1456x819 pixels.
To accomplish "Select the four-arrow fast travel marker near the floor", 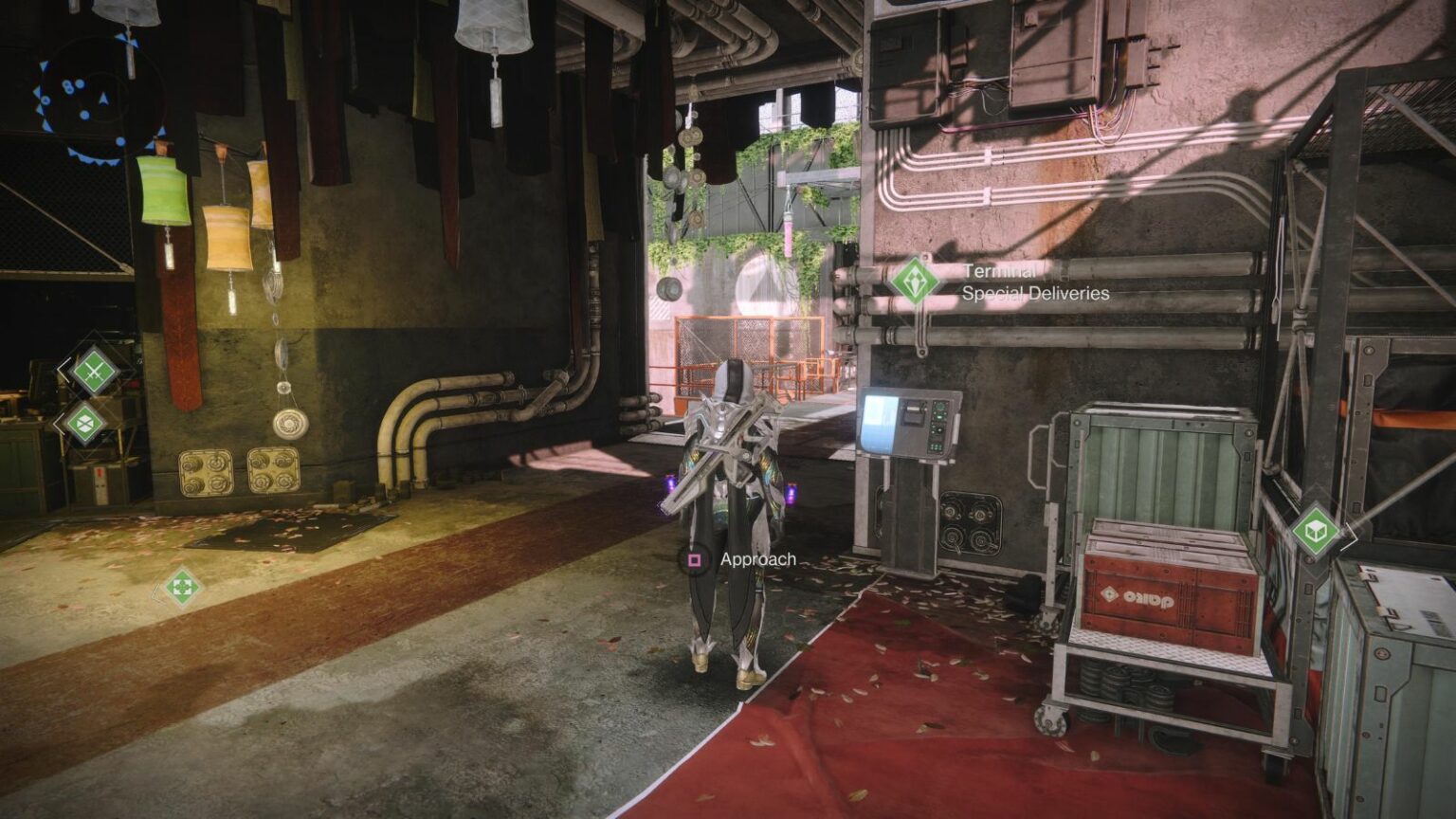I will coord(181,587).
